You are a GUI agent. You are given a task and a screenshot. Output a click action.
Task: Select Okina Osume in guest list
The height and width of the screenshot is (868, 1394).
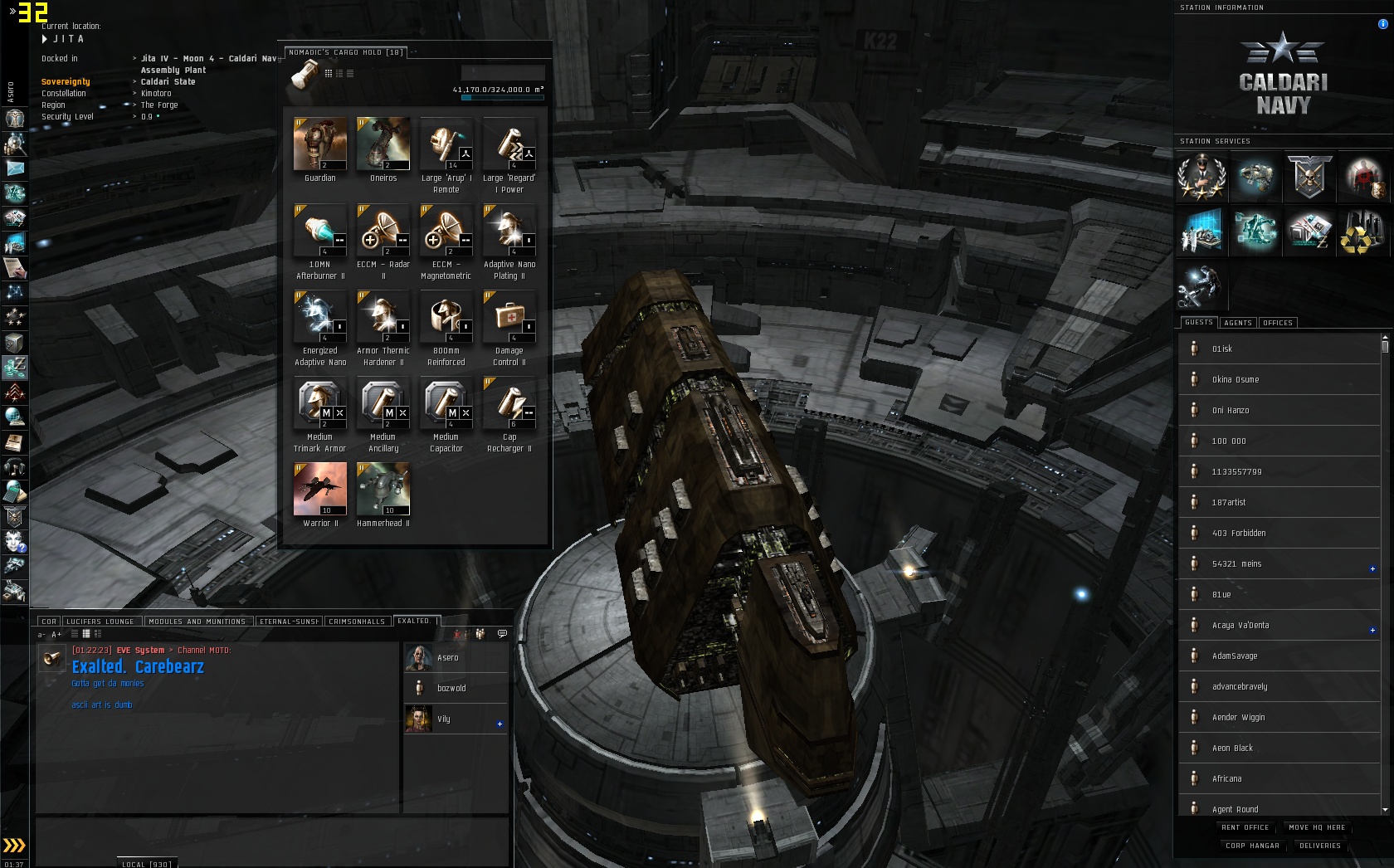(1235, 379)
